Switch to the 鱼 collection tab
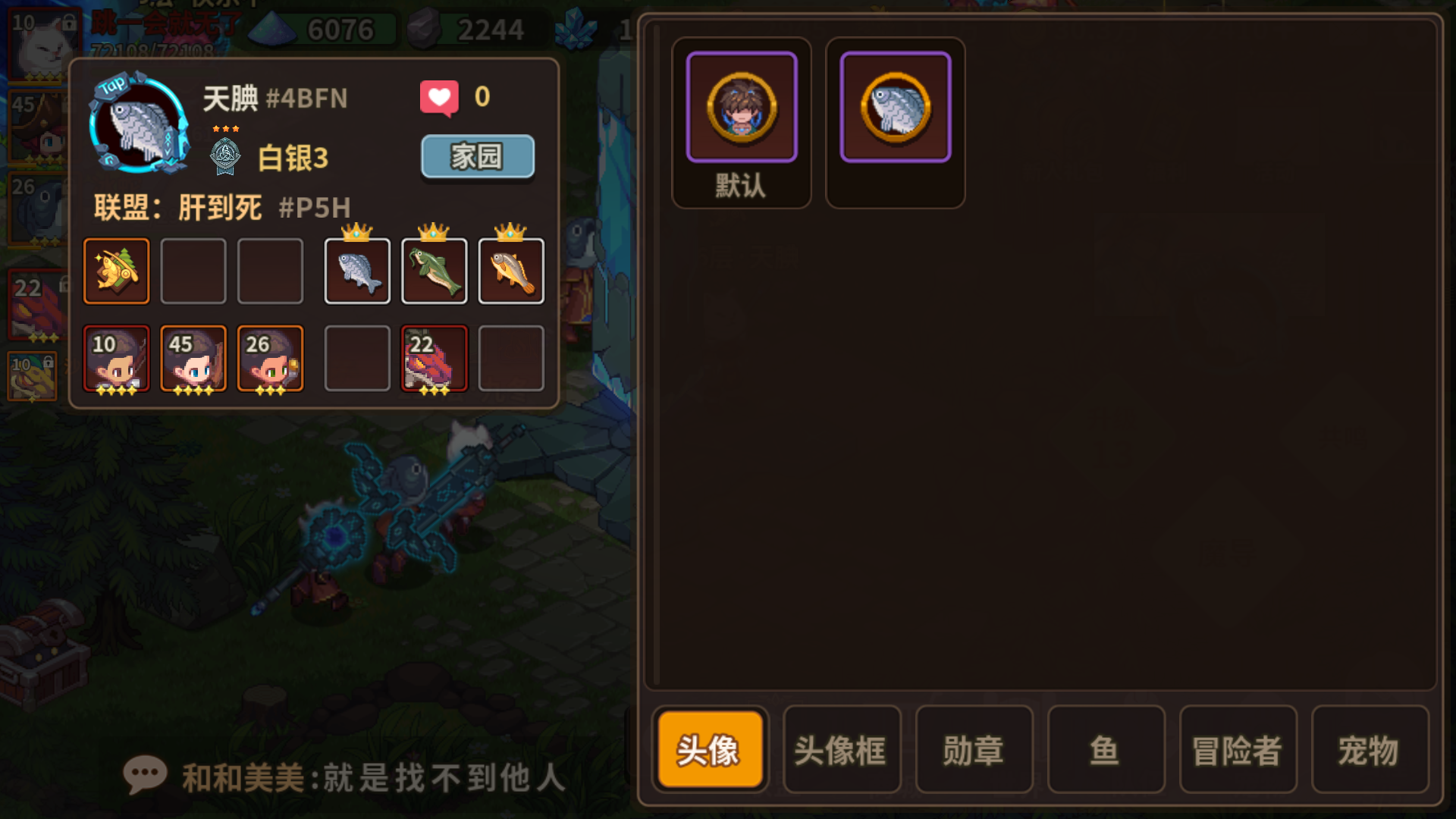Screen dimensions: 1456x819 pos(1106,751)
